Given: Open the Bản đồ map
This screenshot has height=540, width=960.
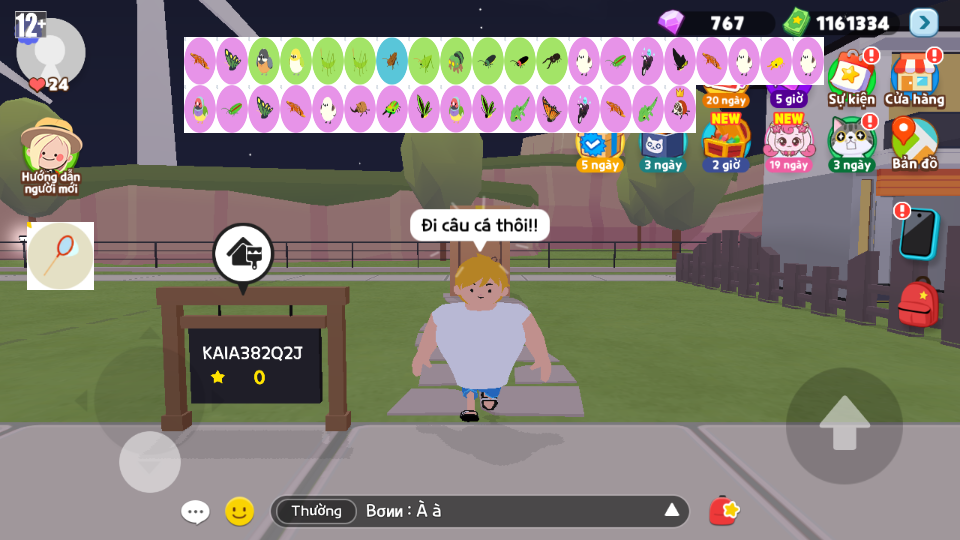Looking at the screenshot, I should pyautogui.click(x=914, y=142).
